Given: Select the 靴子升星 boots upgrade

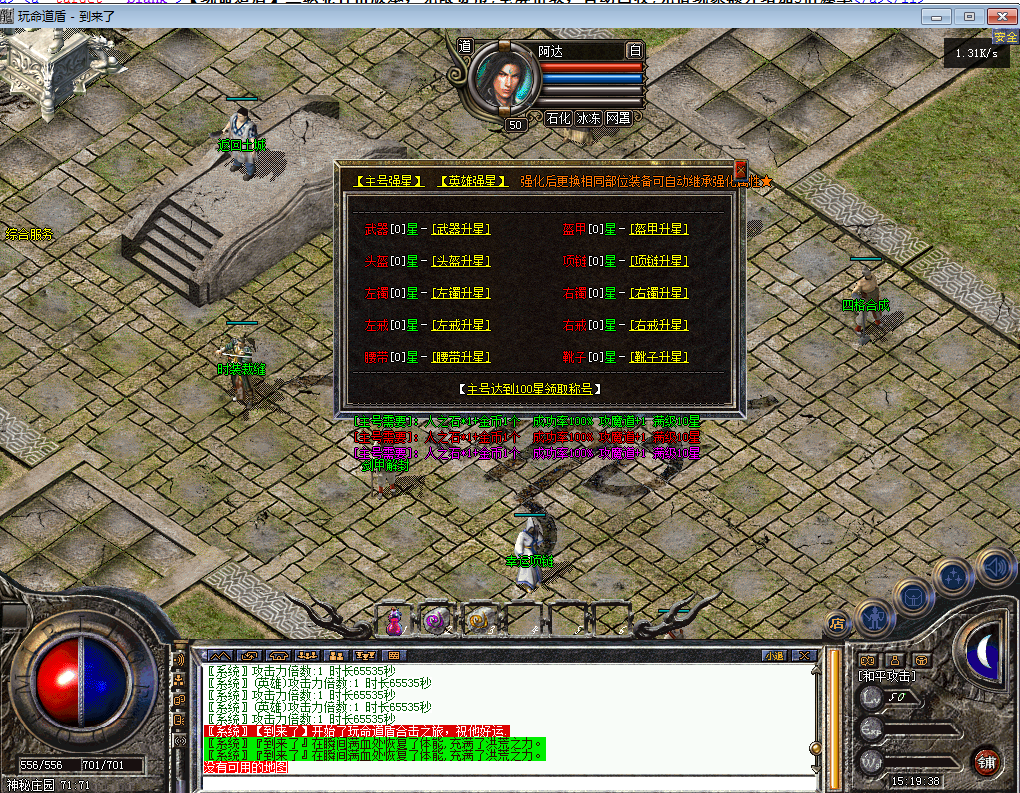Looking at the screenshot, I should (x=659, y=358).
